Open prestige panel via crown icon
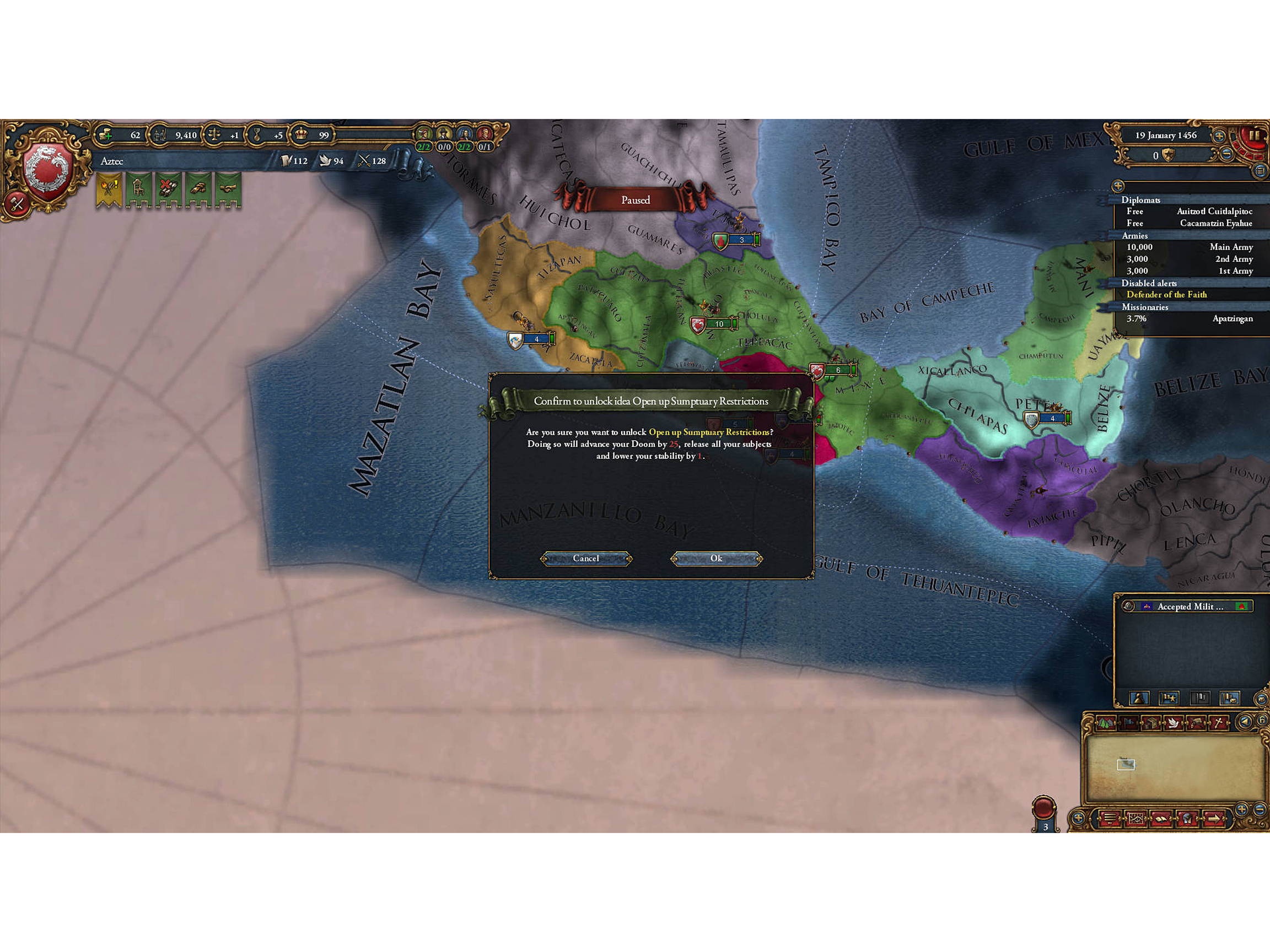The height and width of the screenshot is (952, 1270). click(301, 135)
